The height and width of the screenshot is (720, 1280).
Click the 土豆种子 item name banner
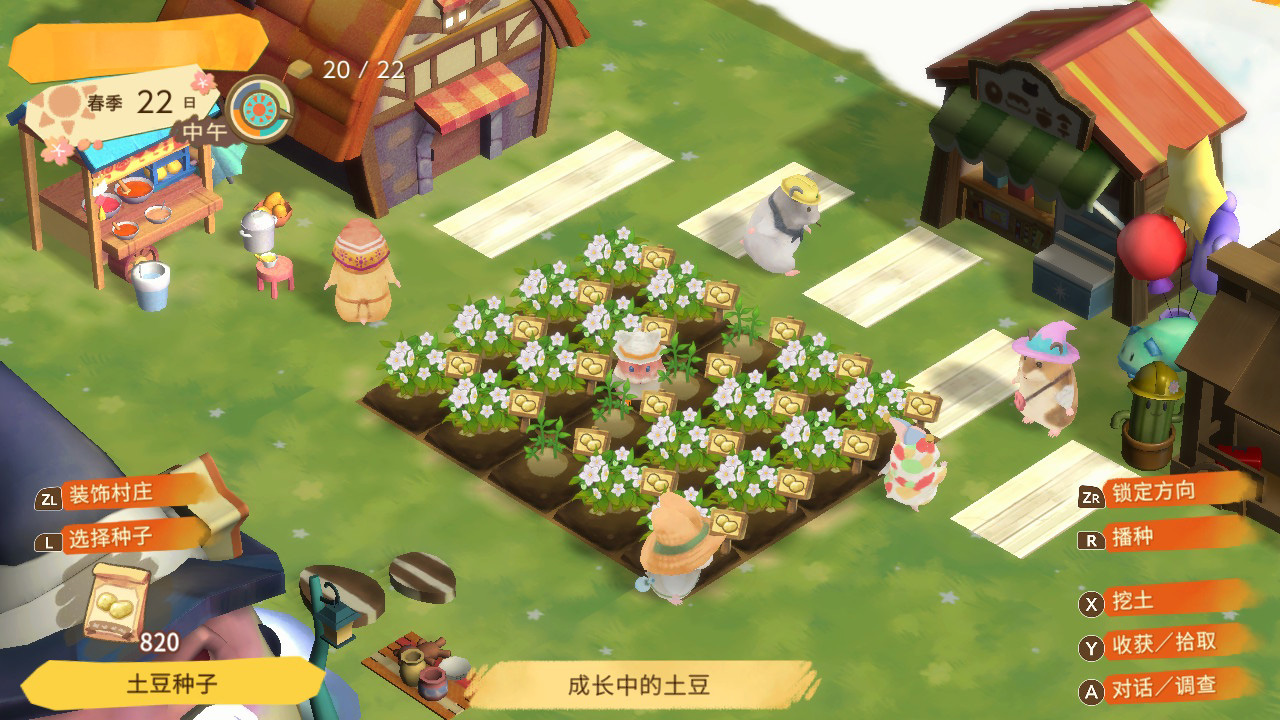tap(172, 685)
